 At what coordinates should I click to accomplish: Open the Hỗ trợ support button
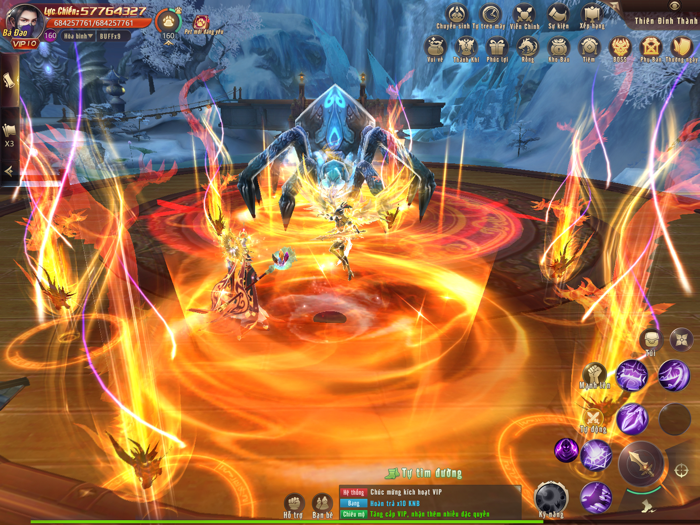tap(294, 503)
